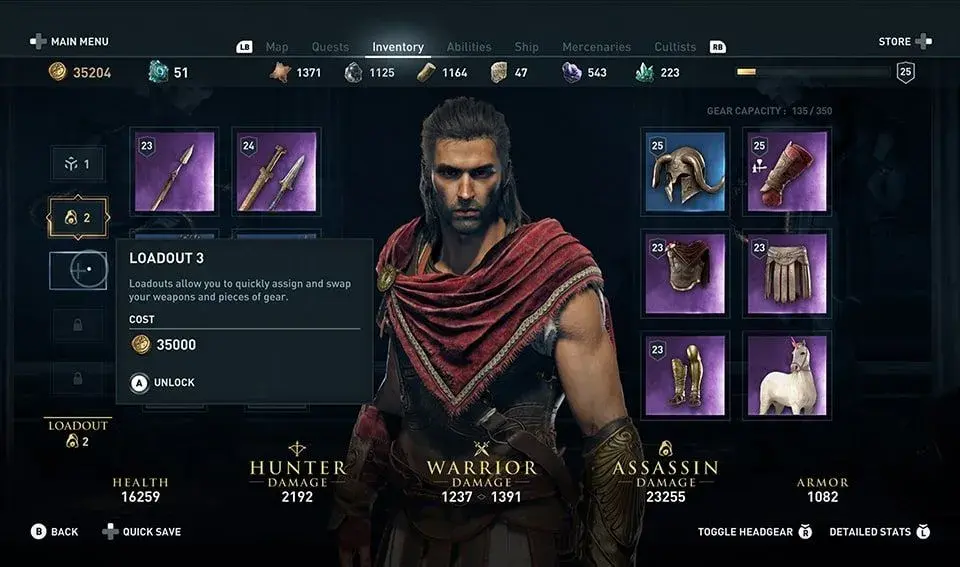Open the Main Menu
This screenshot has width=960, height=567.
pos(69,42)
